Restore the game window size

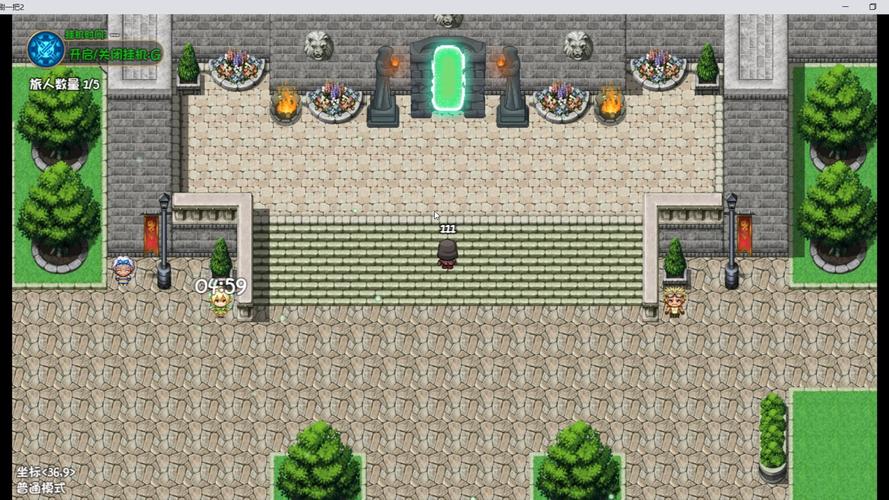[872, 6]
